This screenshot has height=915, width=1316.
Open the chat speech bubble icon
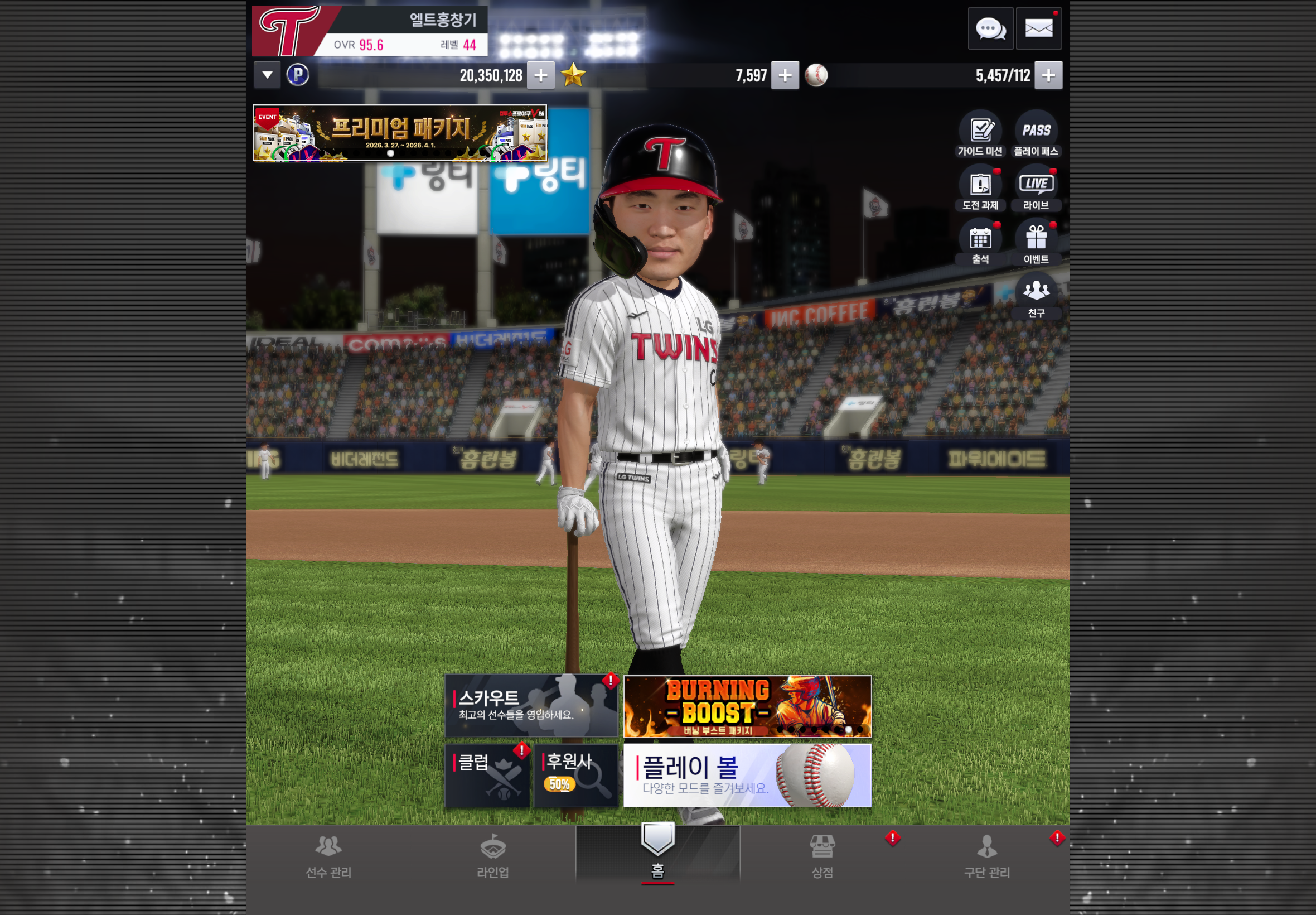pyautogui.click(x=990, y=28)
